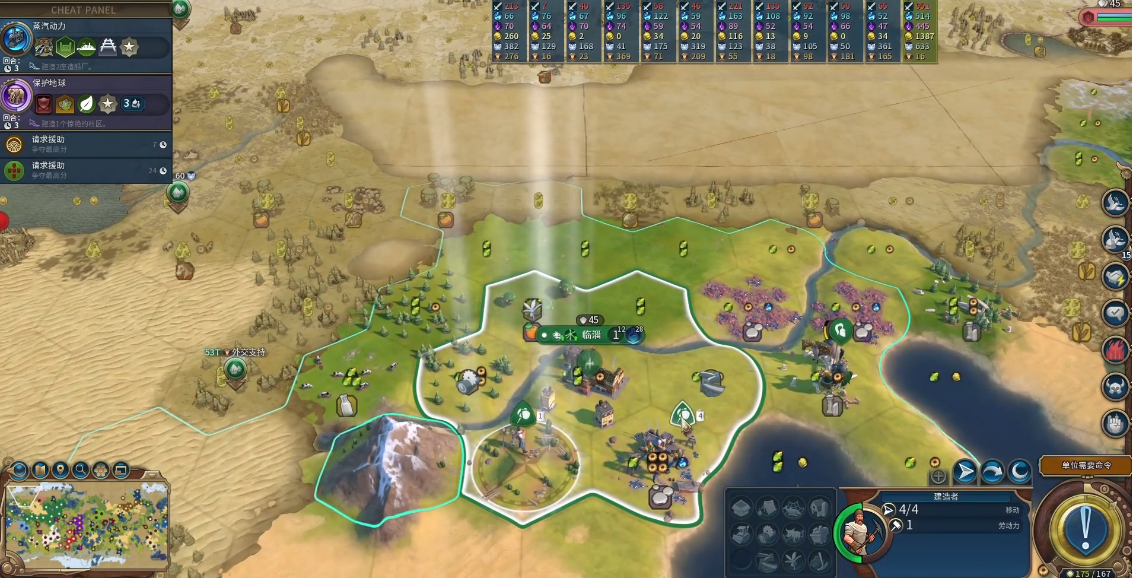Choose the move-to arrow unit action
The image size is (1132, 578).
pyautogui.click(x=964, y=471)
